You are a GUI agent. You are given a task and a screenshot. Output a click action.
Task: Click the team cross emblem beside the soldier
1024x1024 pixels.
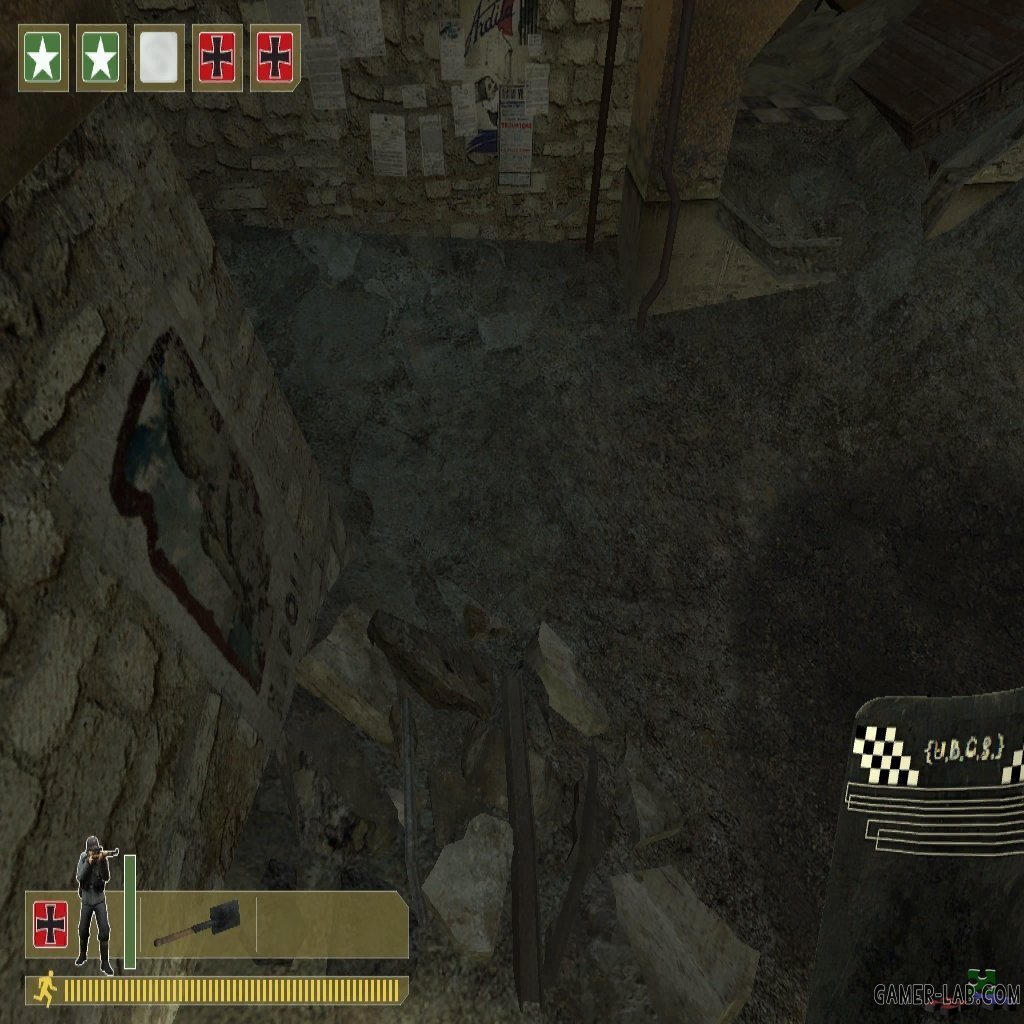point(50,924)
